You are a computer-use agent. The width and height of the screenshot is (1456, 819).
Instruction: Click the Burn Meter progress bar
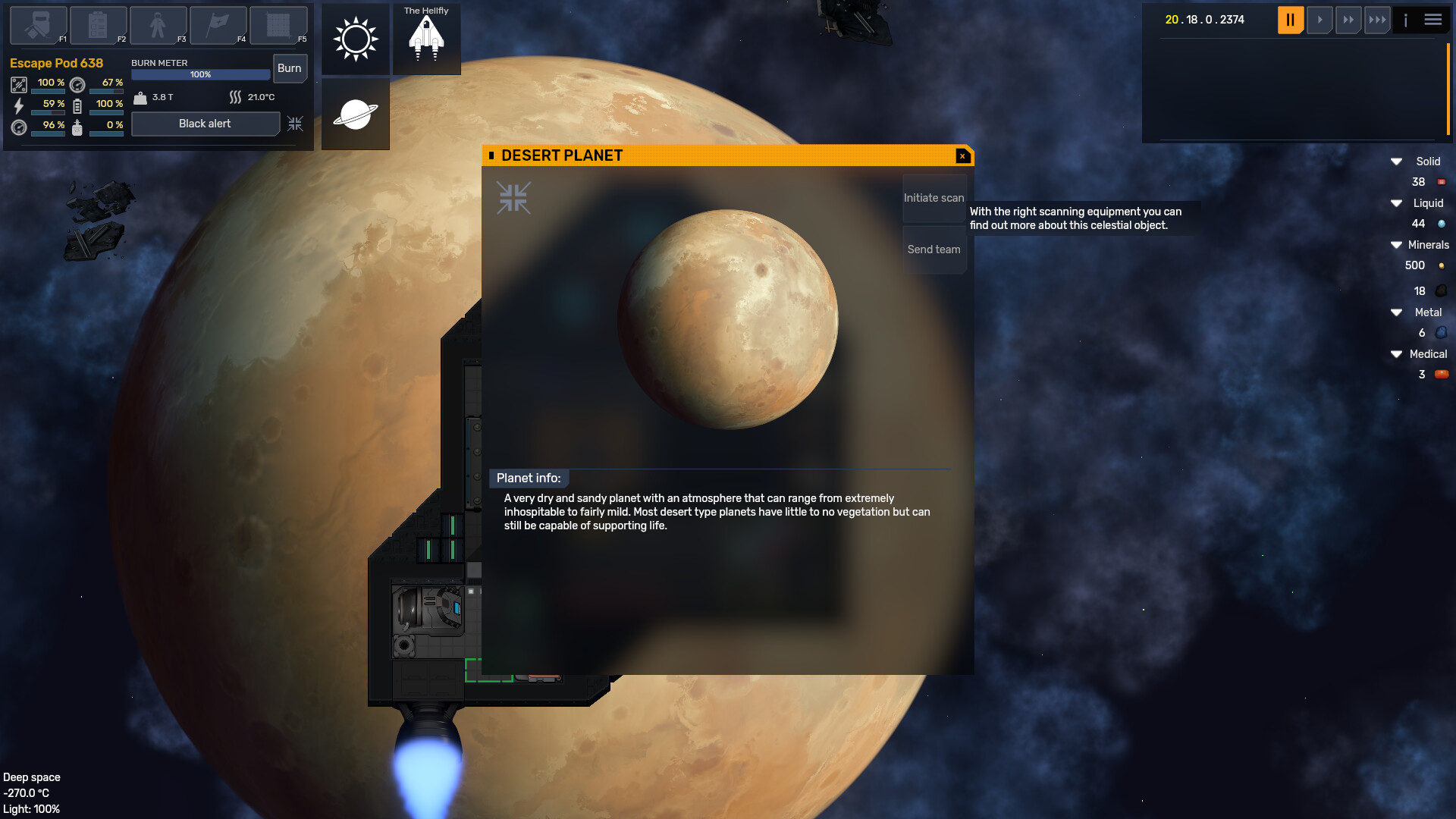pos(200,74)
